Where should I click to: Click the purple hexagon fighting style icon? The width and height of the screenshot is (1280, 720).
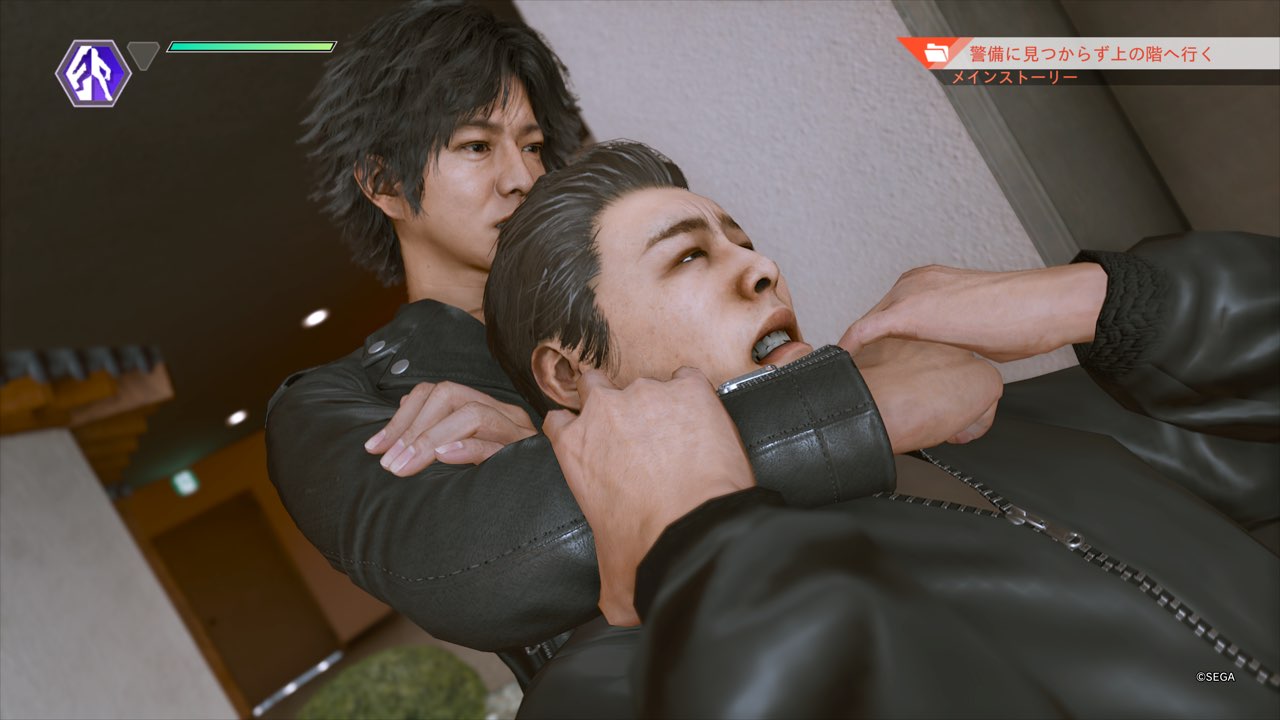(93, 73)
